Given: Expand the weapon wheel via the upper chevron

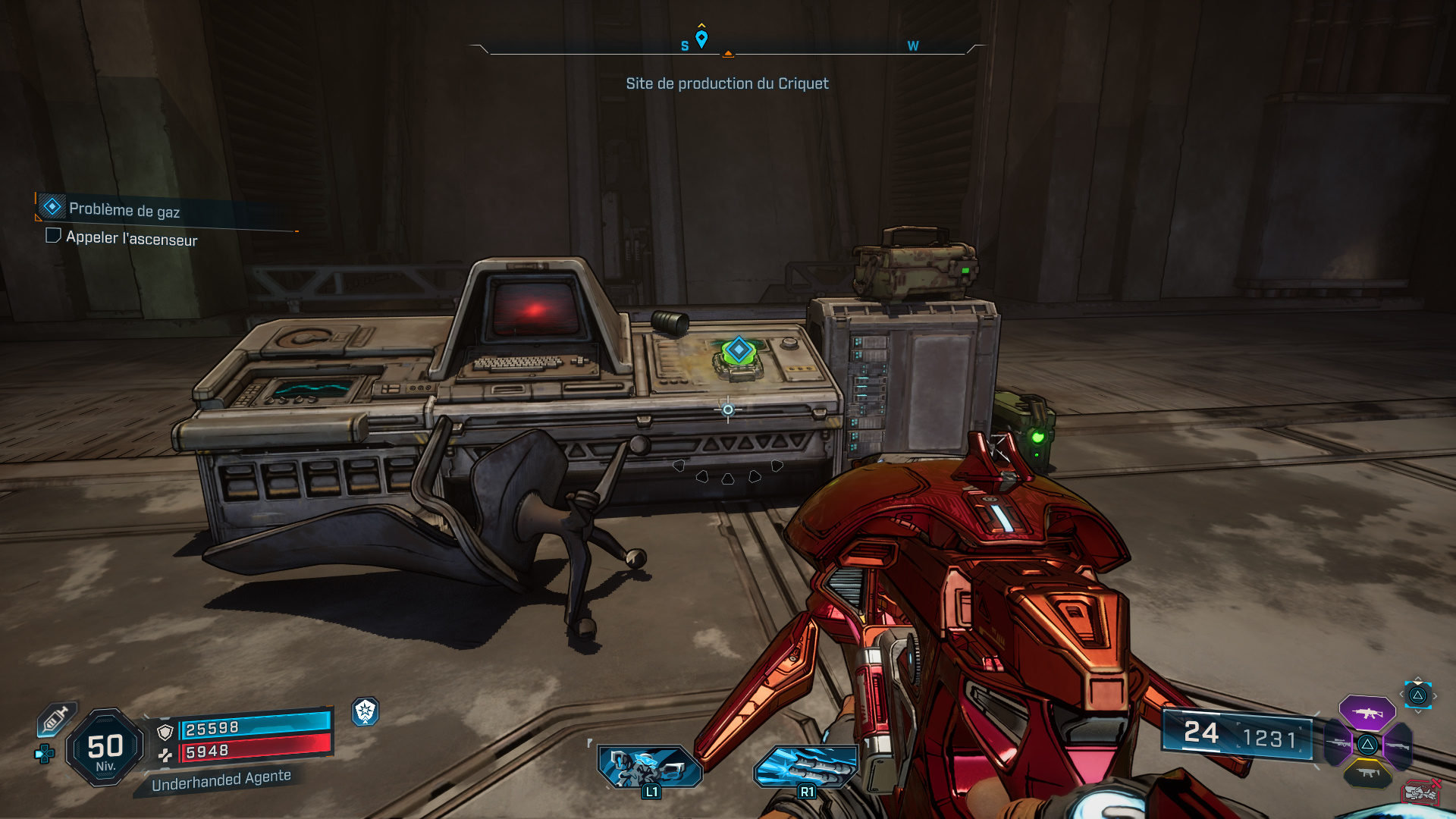Looking at the screenshot, I should point(1418,679).
